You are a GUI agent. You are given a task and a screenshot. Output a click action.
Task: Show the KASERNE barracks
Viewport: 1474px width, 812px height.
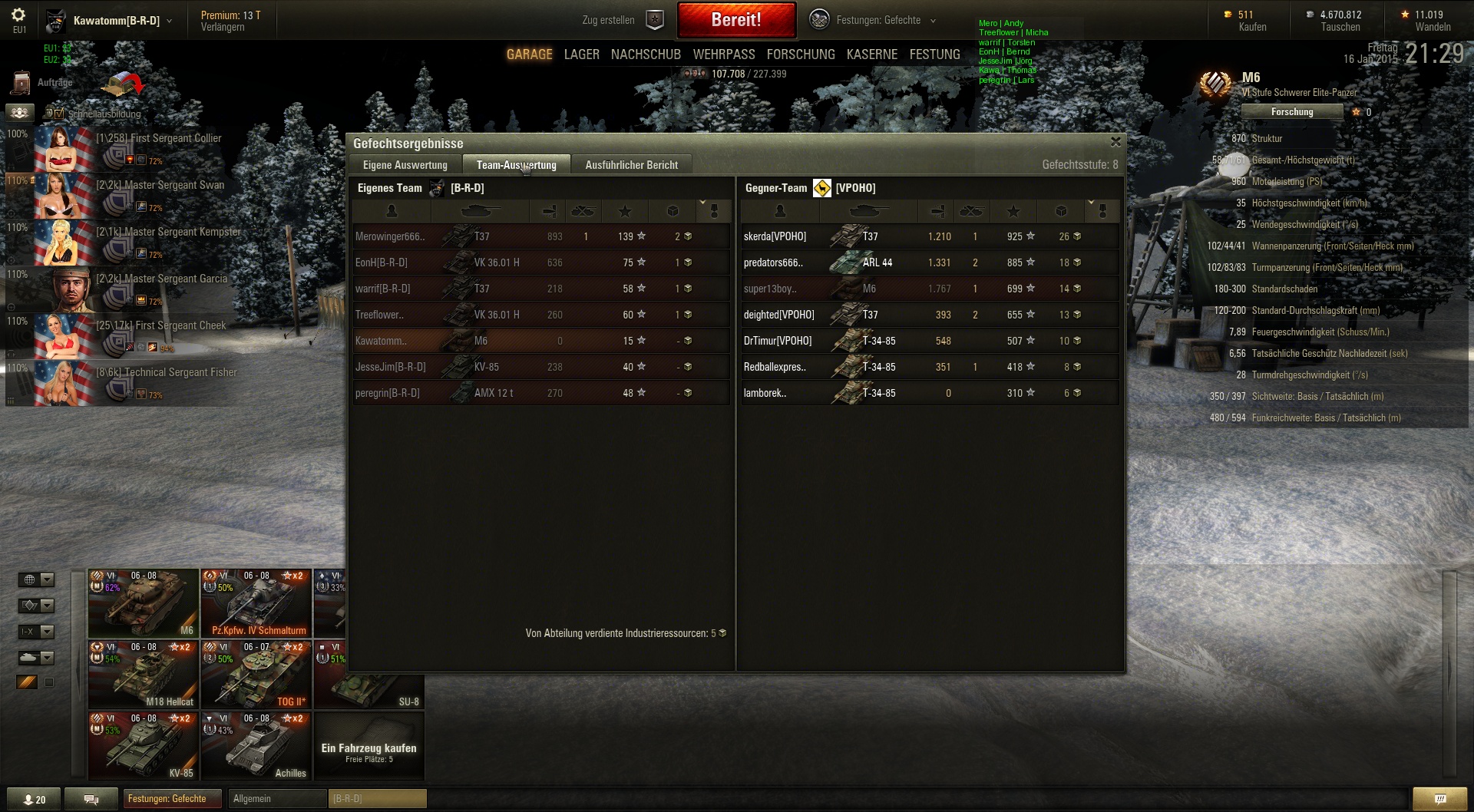pos(872,54)
